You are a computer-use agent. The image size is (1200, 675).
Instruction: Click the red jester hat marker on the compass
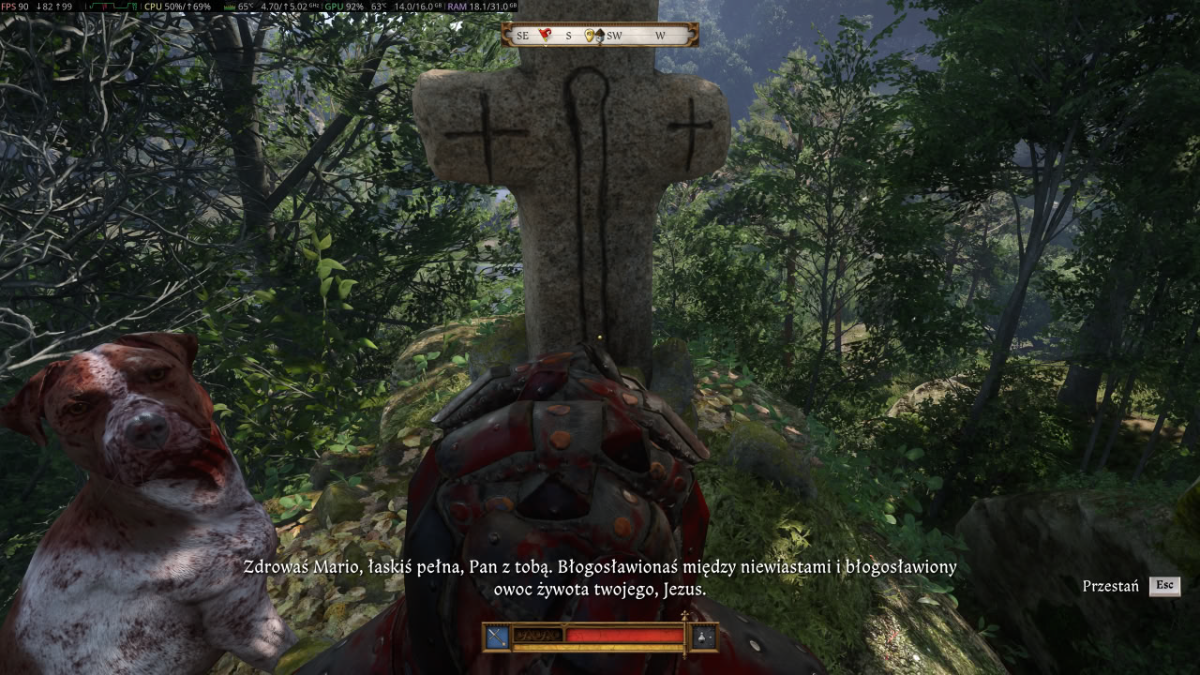(x=545, y=35)
